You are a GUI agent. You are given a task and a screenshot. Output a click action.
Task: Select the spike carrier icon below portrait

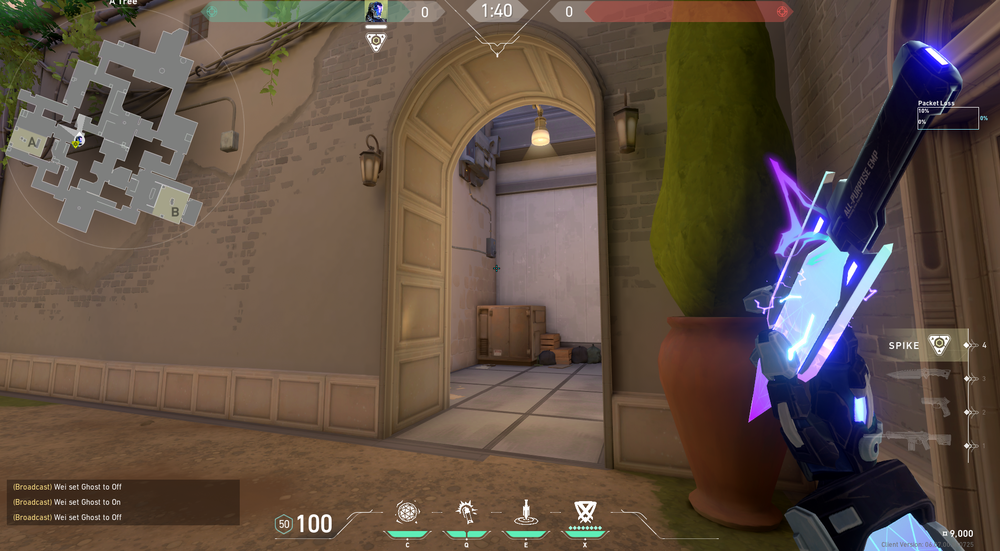376,41
